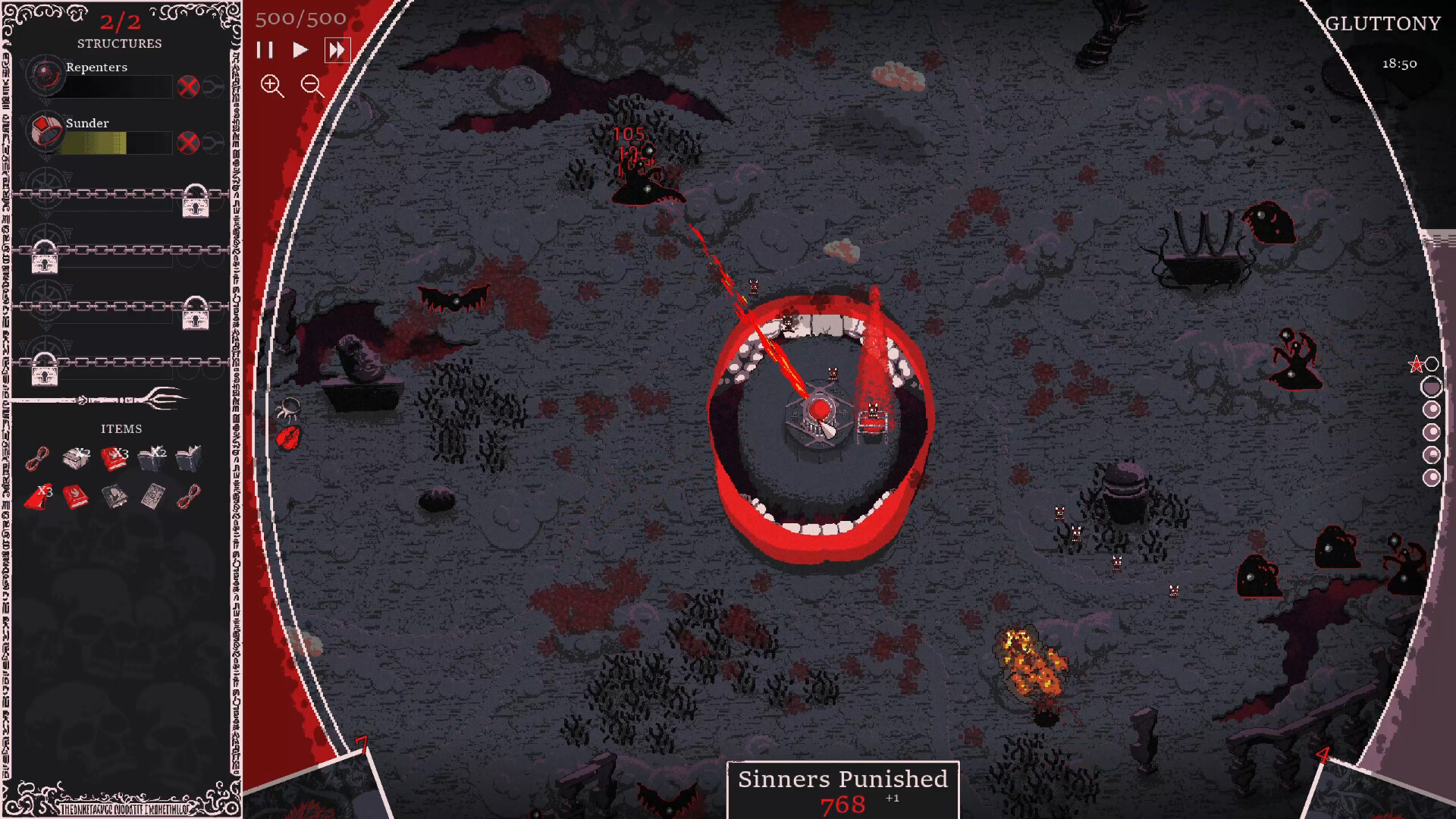The image size is (1456, 819).
Task: Cancel Sunder production with the red X
Action: [x=188, y=141]
